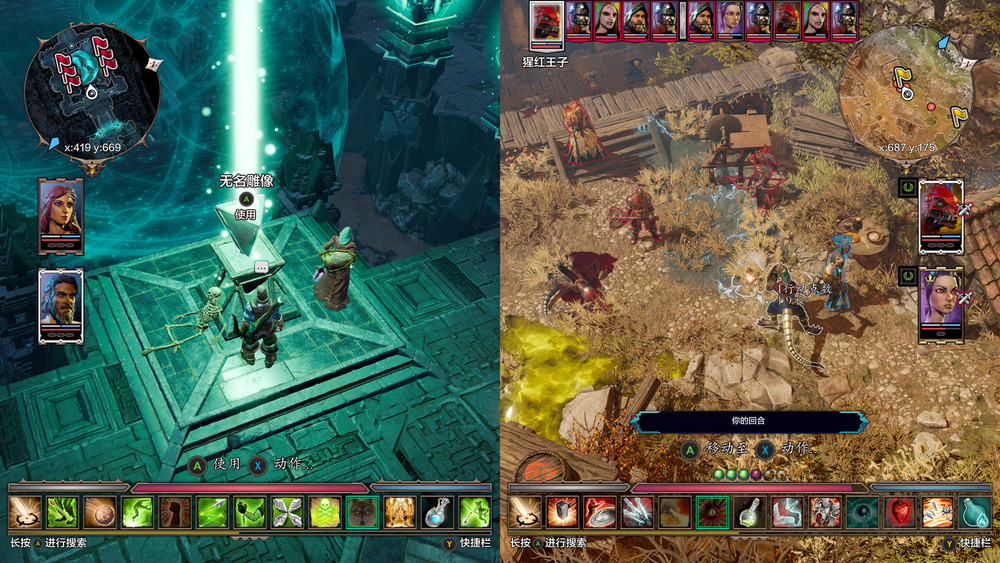Cast the golden skeleton skill
This screenshot has width=1000, height=563.
(399, 512)
